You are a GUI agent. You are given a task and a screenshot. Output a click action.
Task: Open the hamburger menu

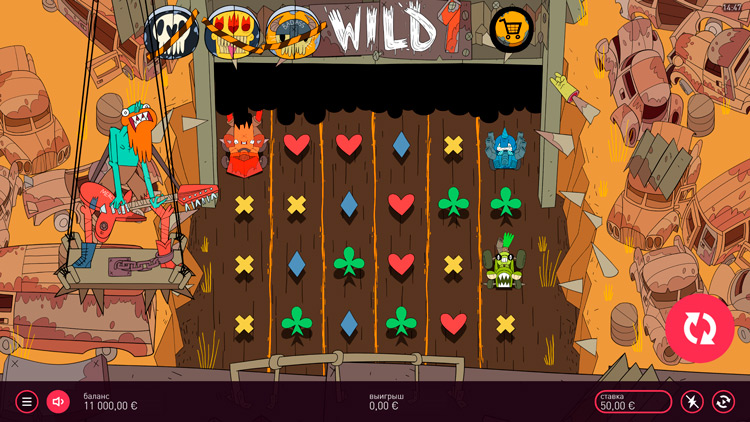pos(27,402)
